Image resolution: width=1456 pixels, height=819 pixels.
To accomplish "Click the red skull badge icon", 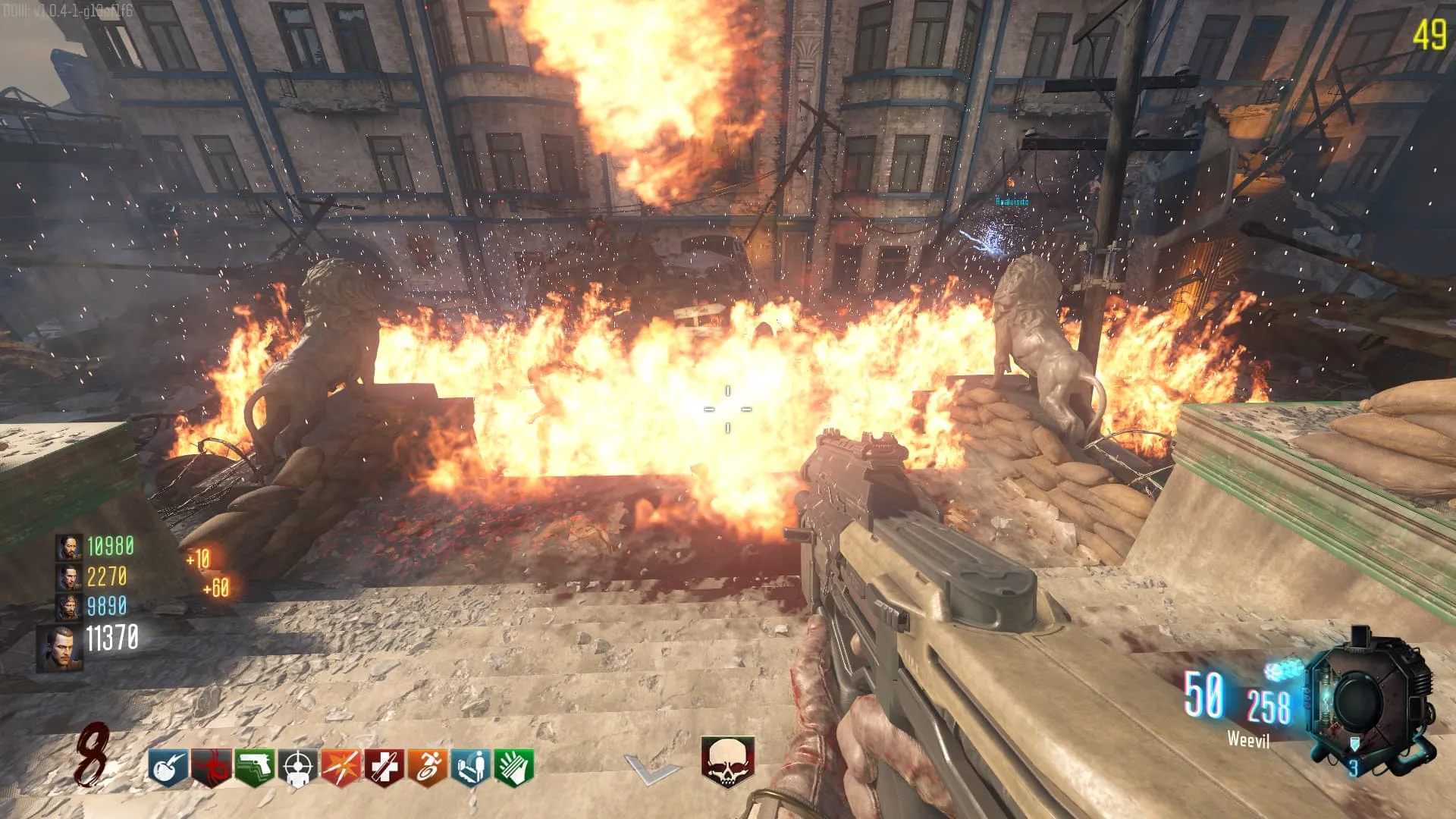I will click(x=726, y=761).
